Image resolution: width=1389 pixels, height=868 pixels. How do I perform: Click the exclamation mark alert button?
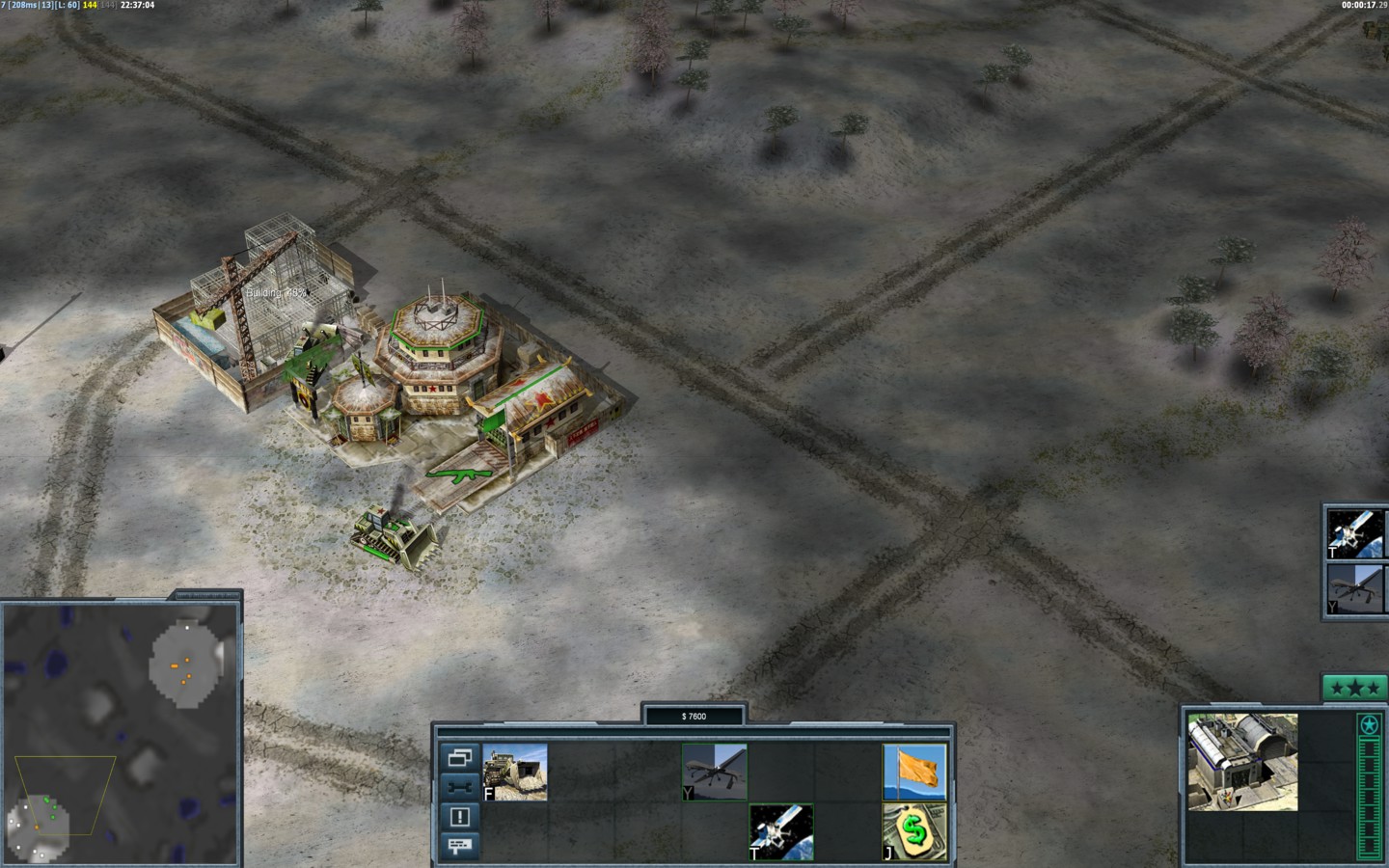[x=459, y=817]
